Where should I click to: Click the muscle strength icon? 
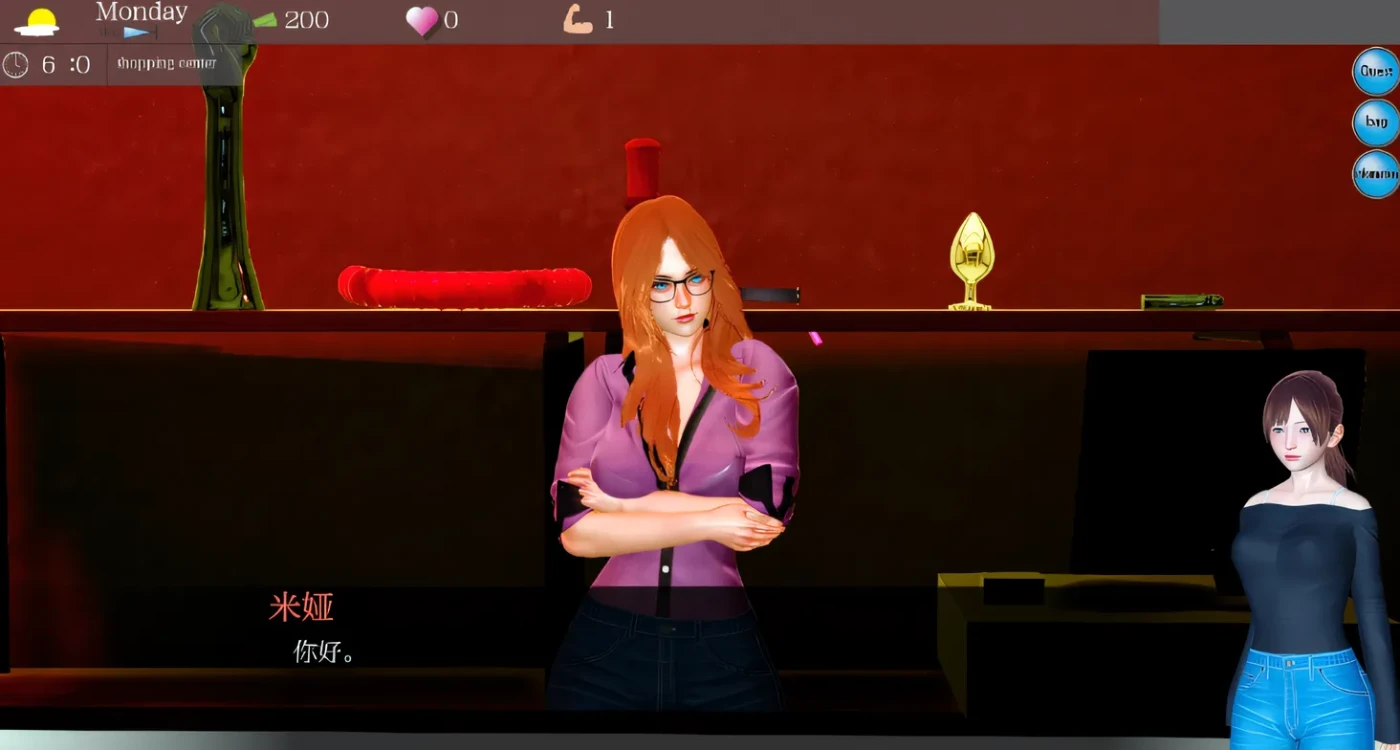click(572, 19)
